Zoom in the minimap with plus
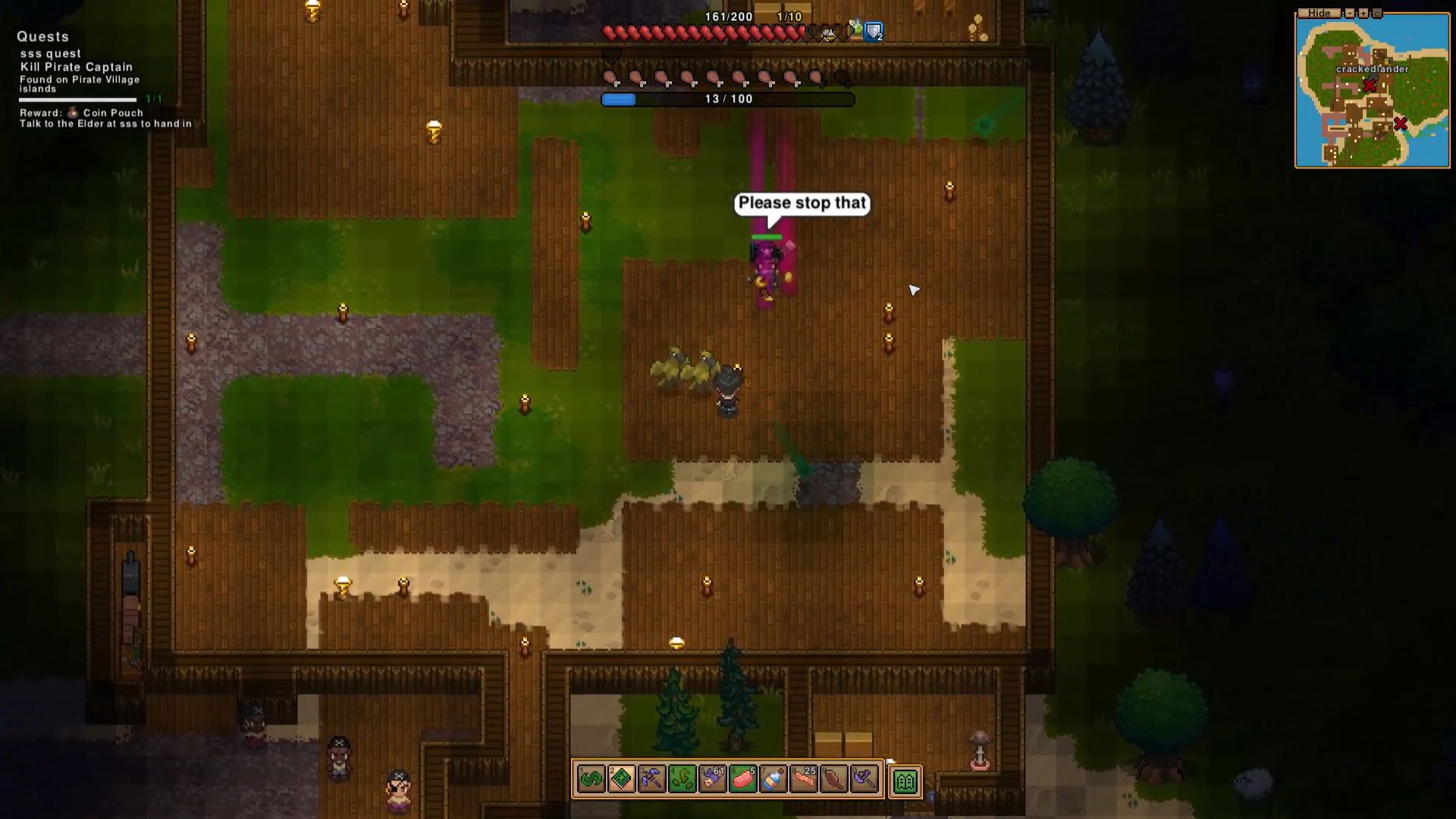The image size is (1456, 819). point(1363,13)
